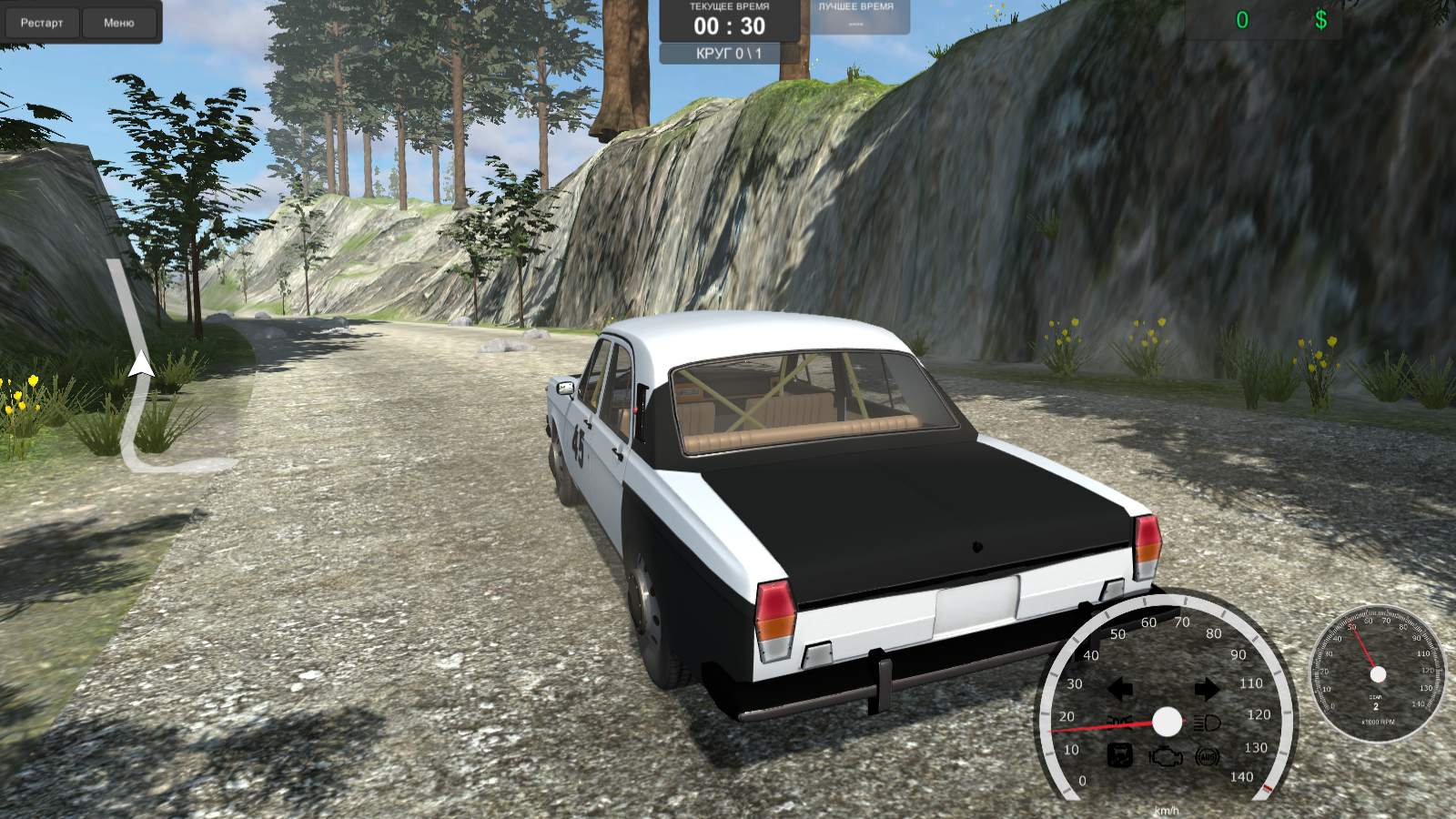Toggle the white center hub on the speedometer

pyautogui.click(x=1167, y=722)
